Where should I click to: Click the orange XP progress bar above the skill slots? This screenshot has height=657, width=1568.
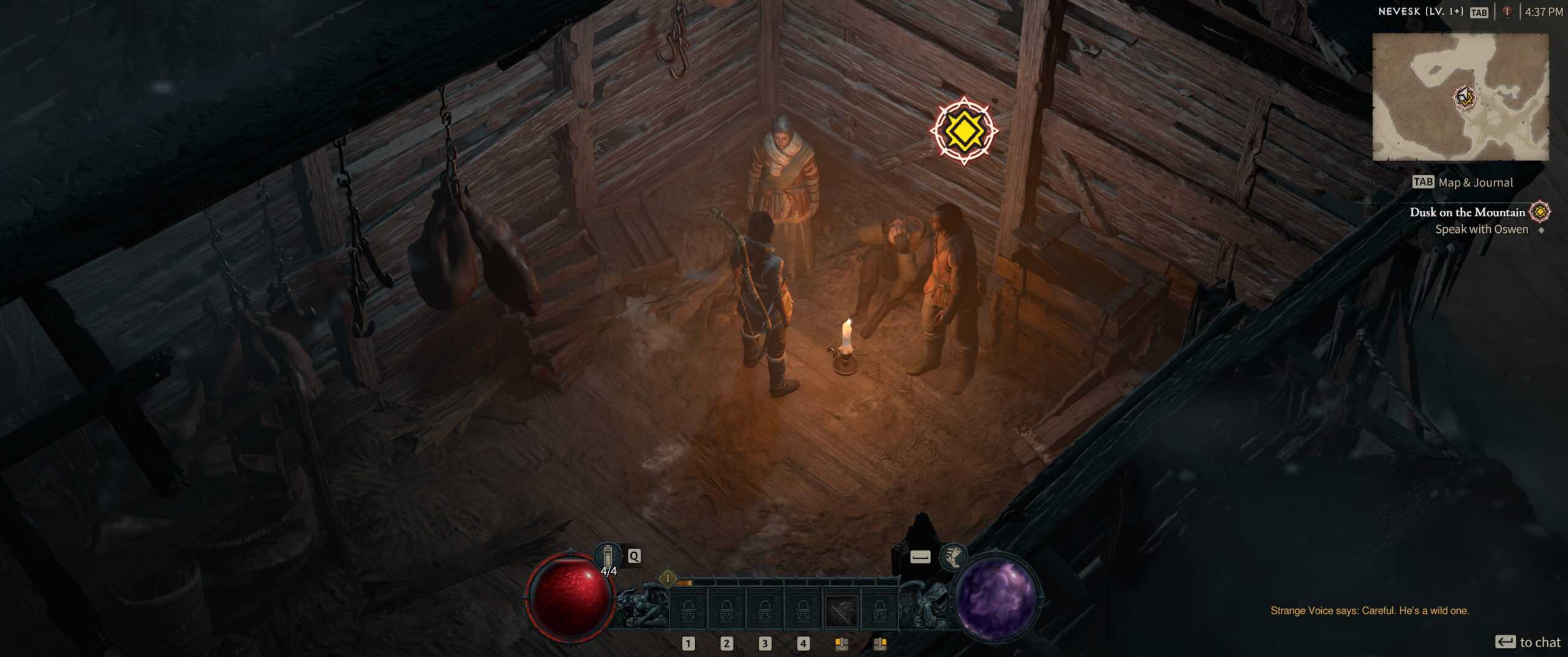[x=685, y=582]
